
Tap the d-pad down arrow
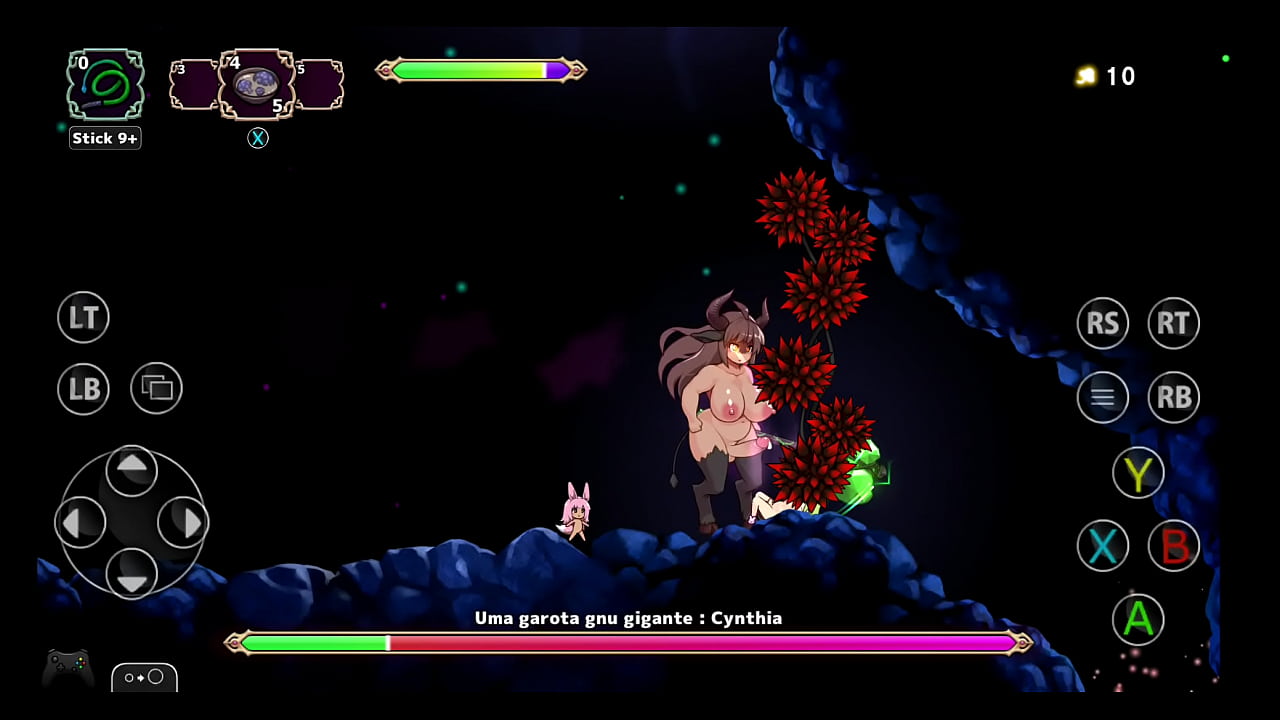point(131,573)
